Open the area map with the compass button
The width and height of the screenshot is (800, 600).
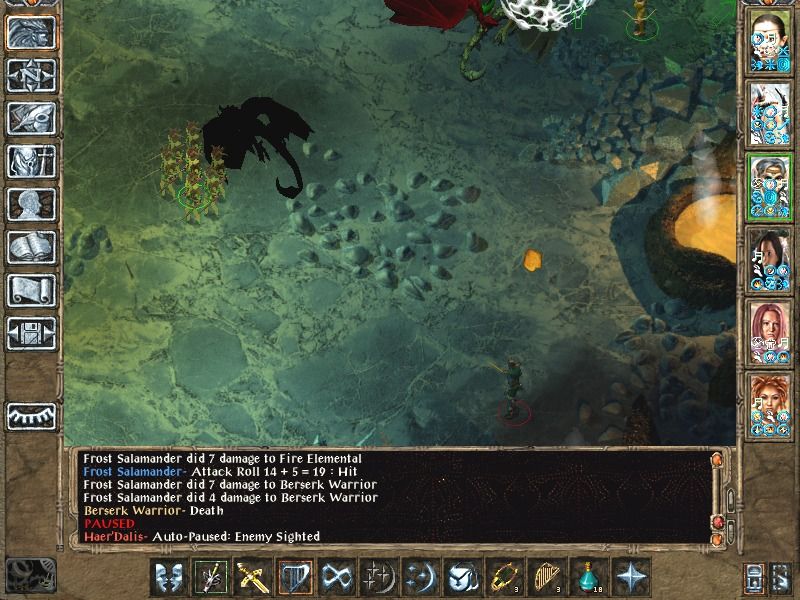pos(31,75)
